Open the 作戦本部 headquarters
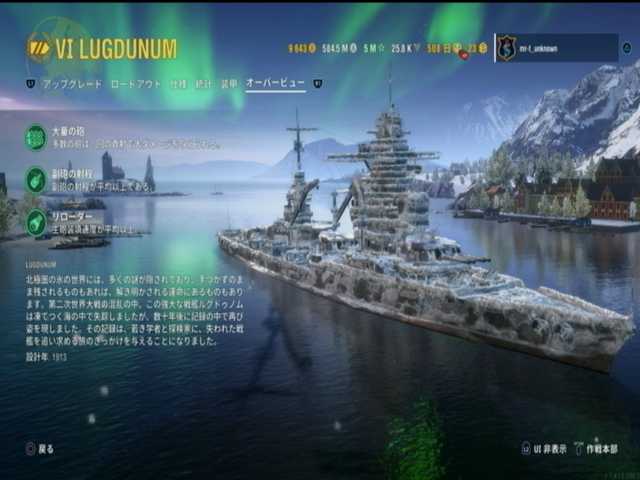This screenshot has height=480, width=640. pyautogui.click(x=601, y=449)
